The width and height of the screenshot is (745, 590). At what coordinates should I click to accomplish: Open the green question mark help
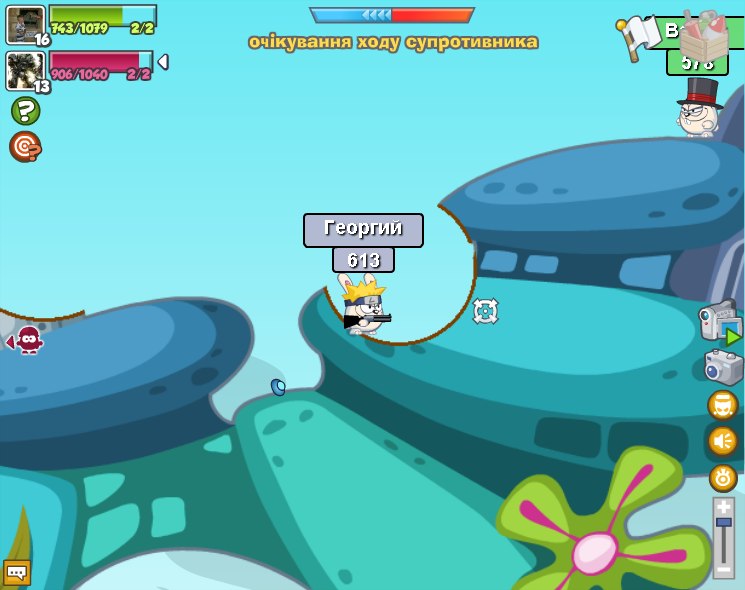tap(25, 110)
